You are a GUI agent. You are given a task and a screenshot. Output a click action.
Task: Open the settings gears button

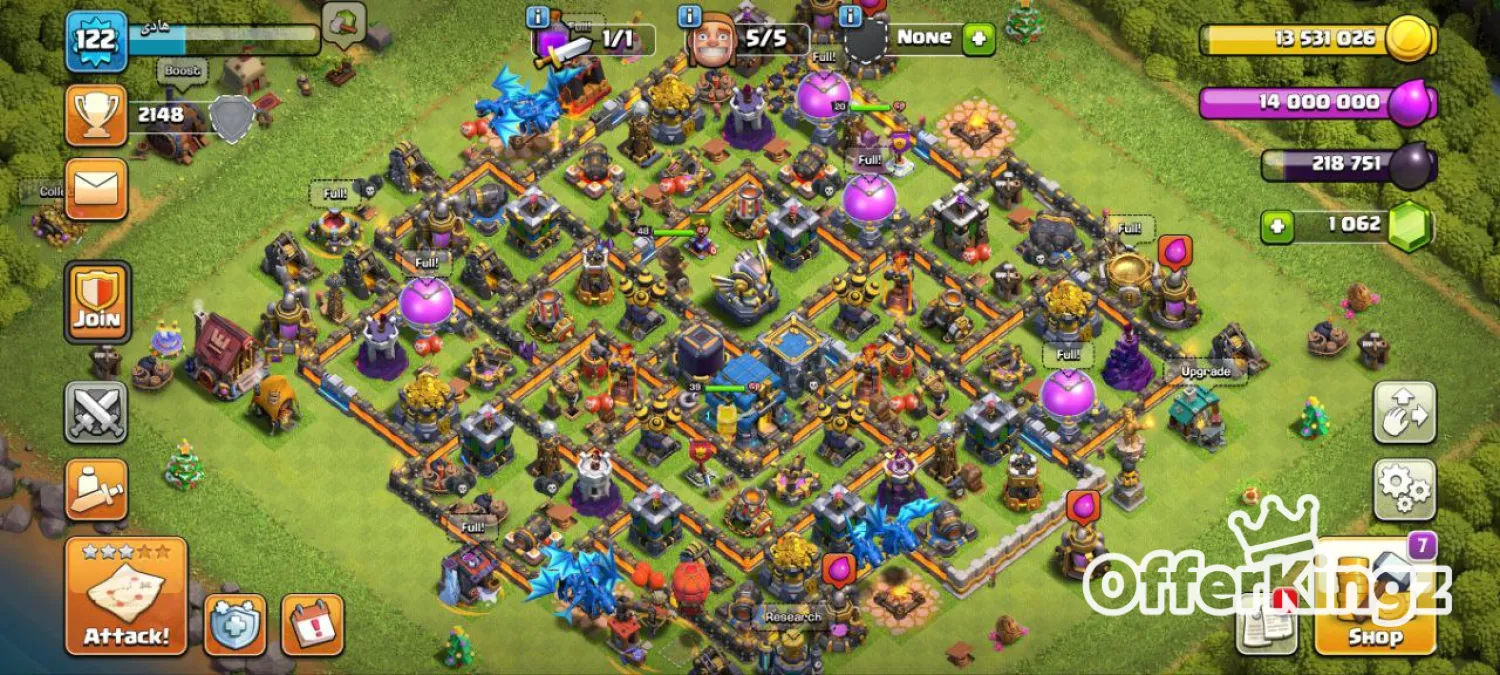pos(1404,489)
